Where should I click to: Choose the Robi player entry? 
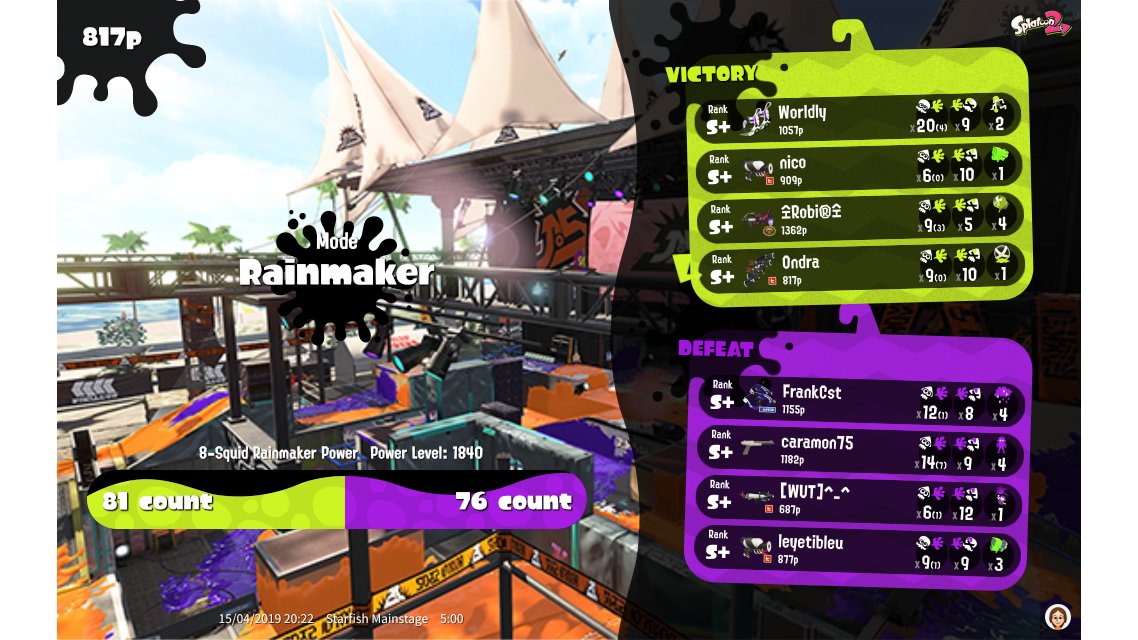click(858, 217)
